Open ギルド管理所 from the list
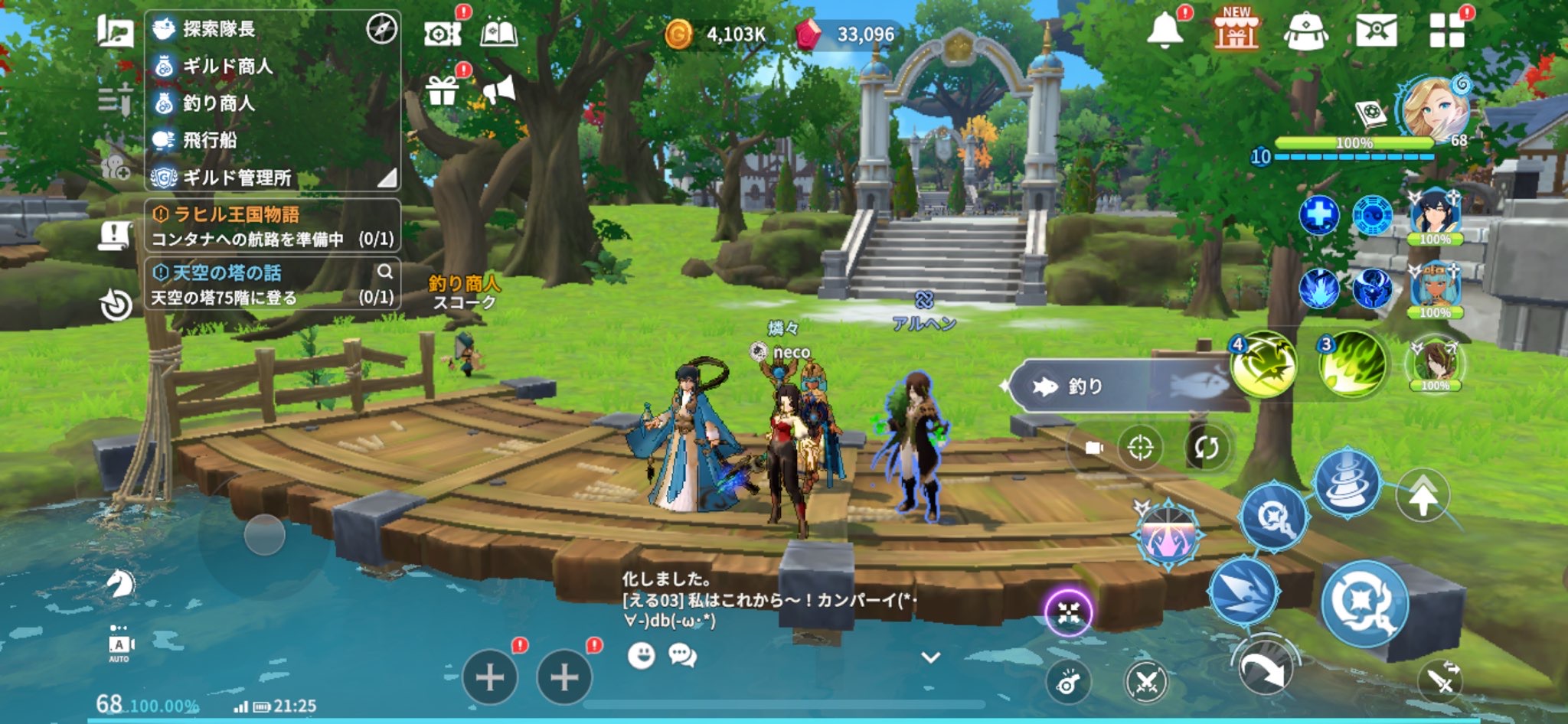Image resolution: width=1568 pixels, height=724 pixels. [236, 178]
